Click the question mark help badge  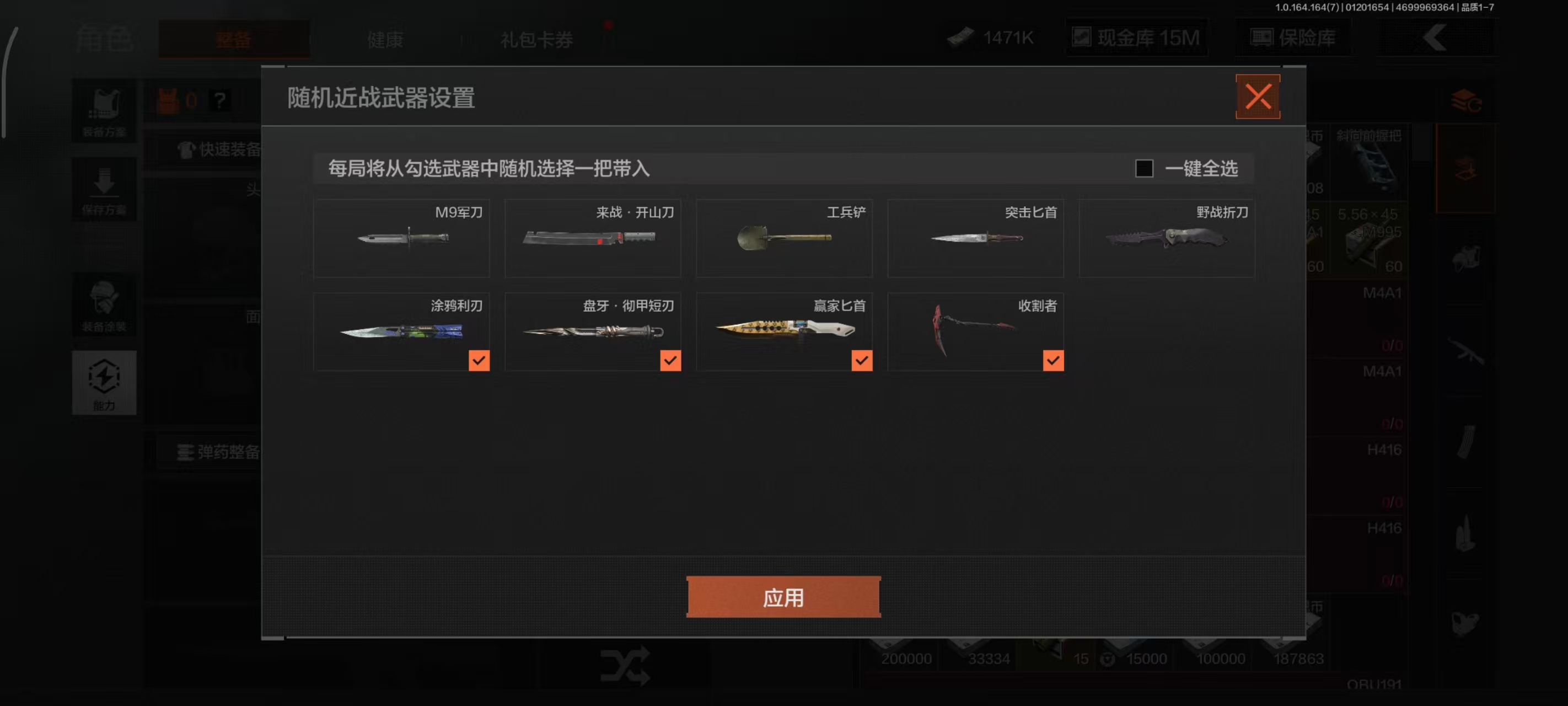click(x=219, y=100)
